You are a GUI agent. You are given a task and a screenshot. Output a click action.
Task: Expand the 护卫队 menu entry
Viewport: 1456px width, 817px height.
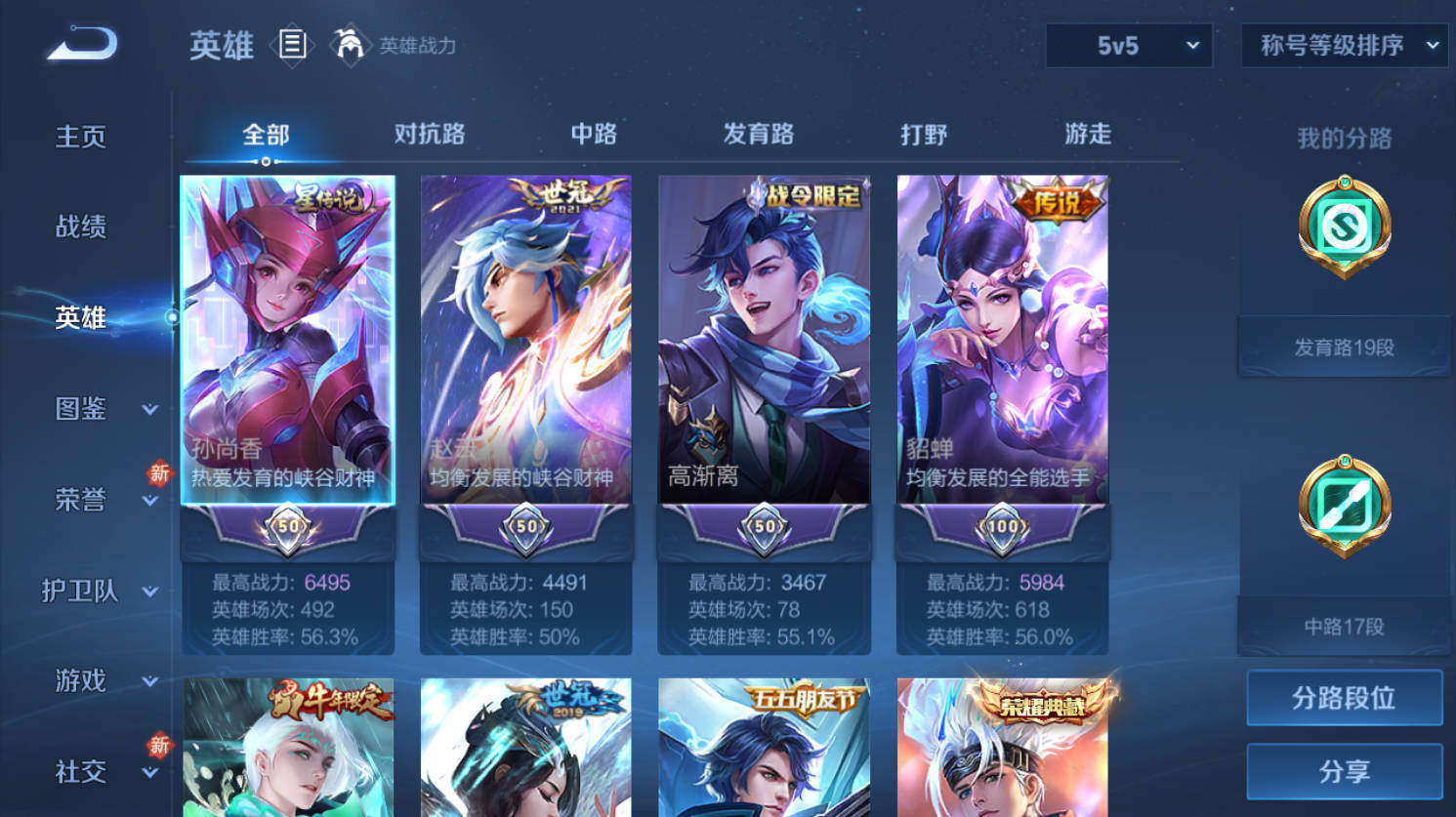(x=98, y=591)
